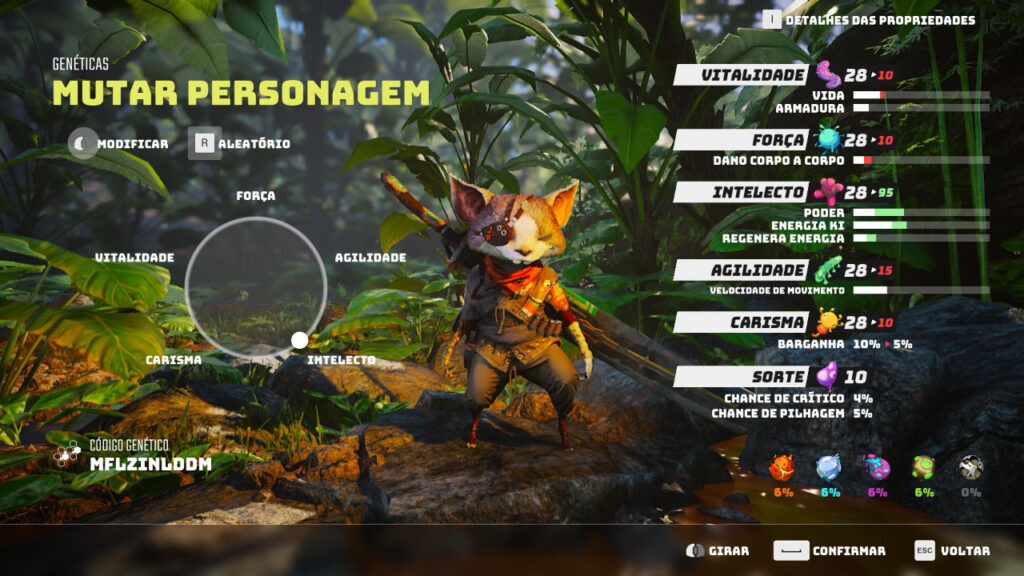Pick Vitalidade on the mutation wheel
Viewport: 1024px width, 576px height.
pos(134,258)
